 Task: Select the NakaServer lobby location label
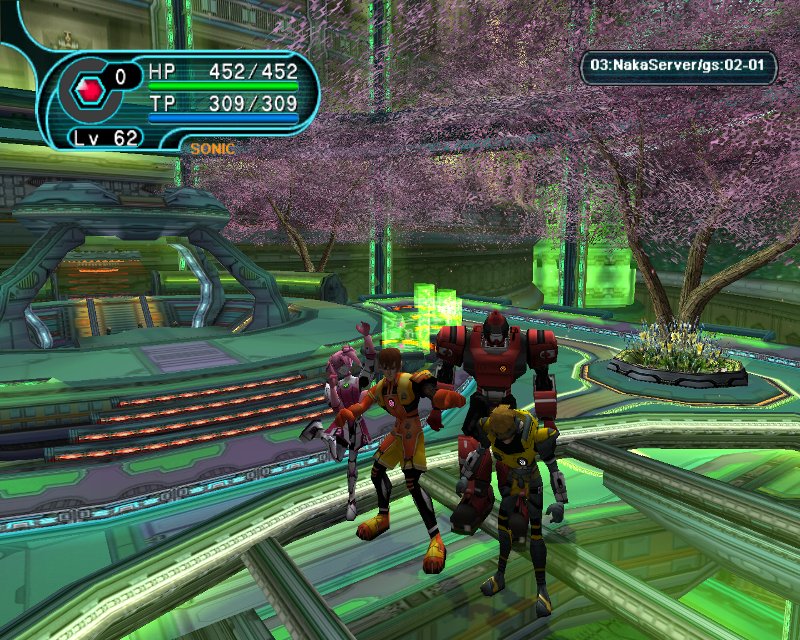pos(679,67)
